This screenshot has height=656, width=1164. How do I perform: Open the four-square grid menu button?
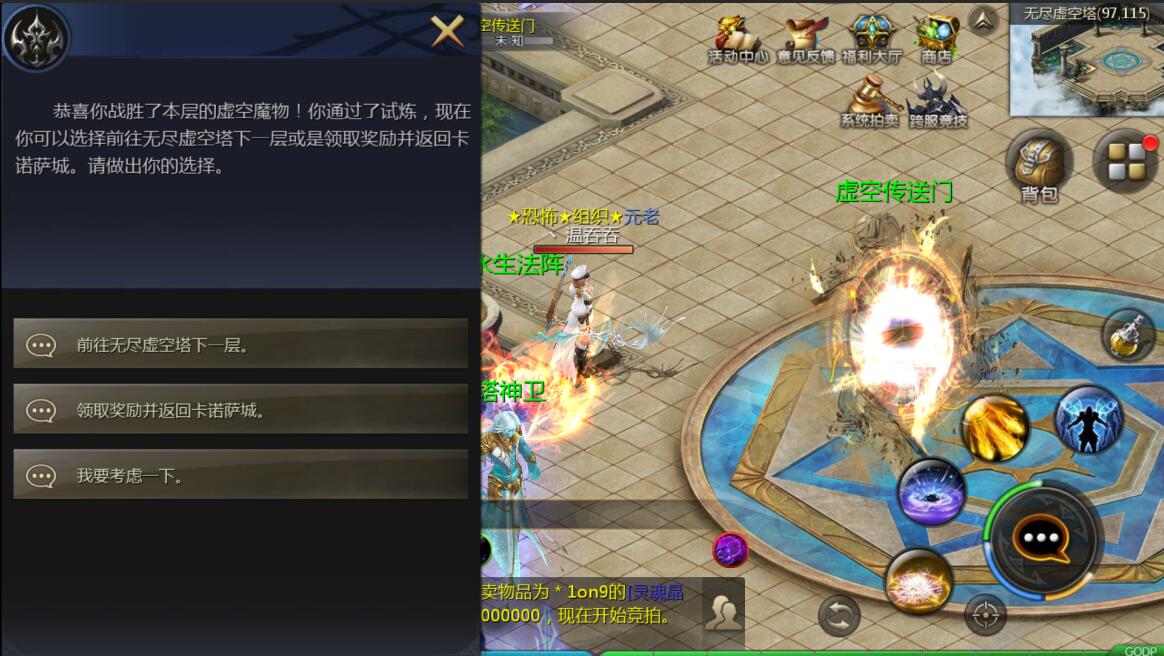point(1125,160)
